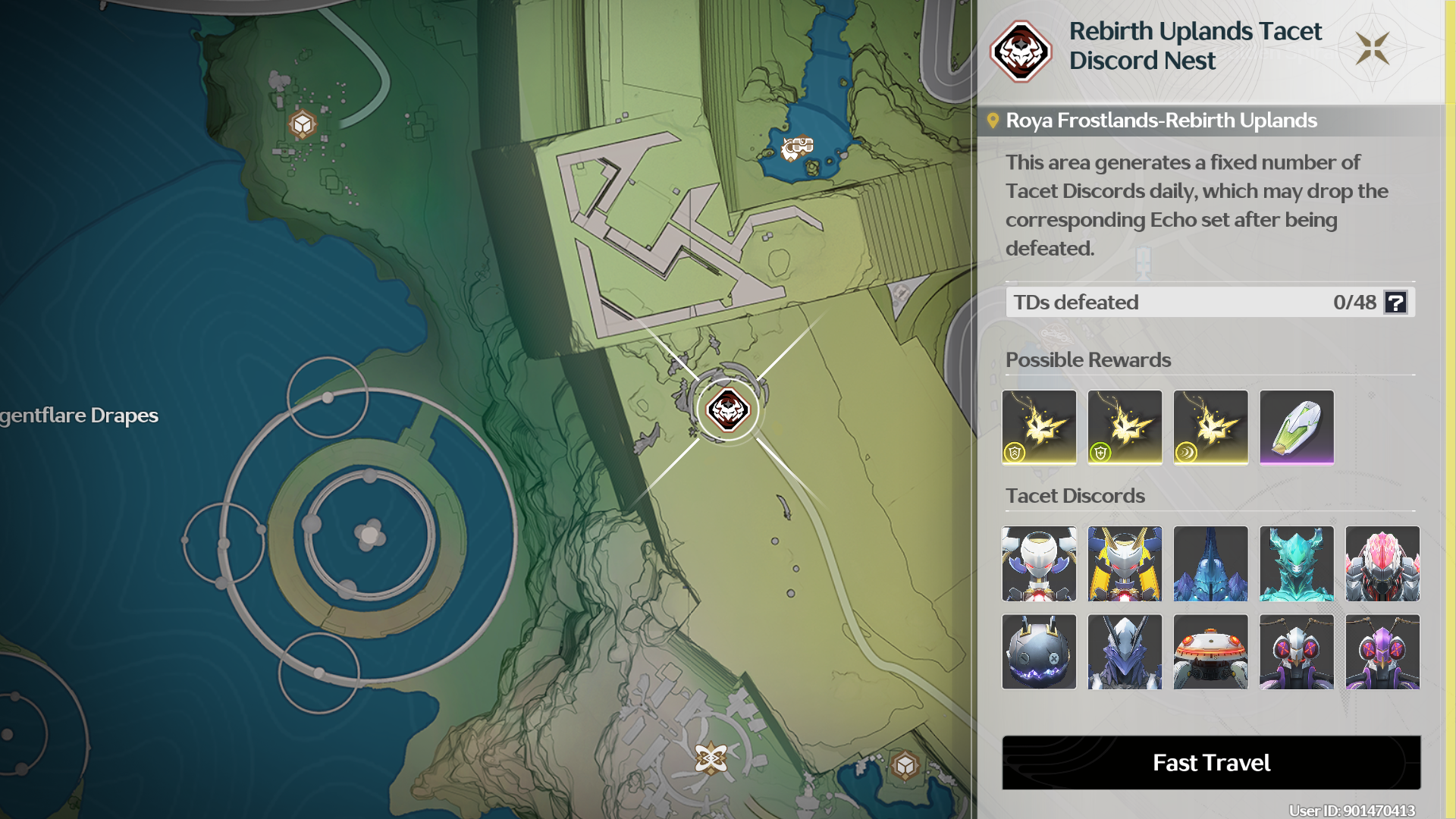Inspect the white robot with halo portrait

coord(1039,563)
